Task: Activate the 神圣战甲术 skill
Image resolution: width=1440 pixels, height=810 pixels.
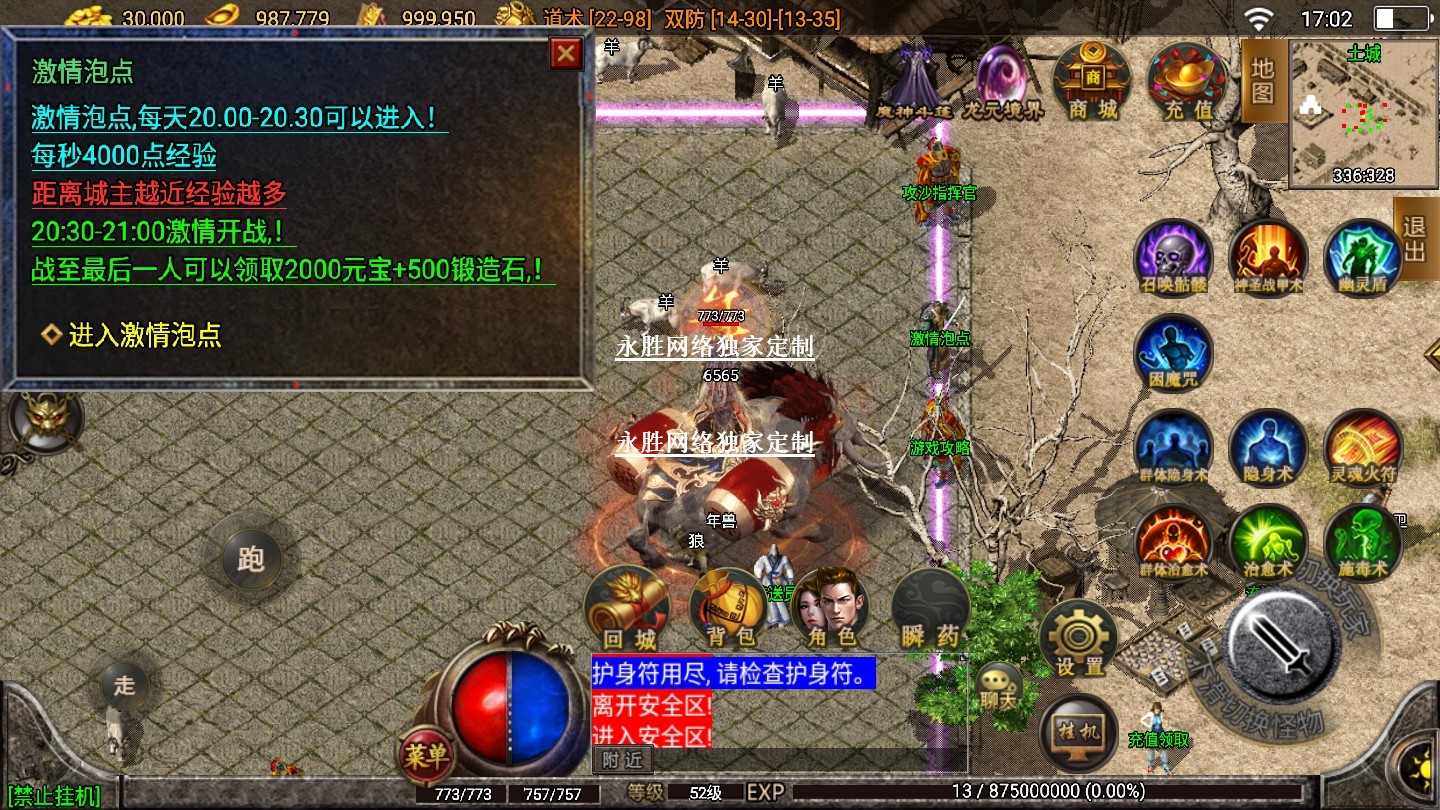Action: point(1268,258)
